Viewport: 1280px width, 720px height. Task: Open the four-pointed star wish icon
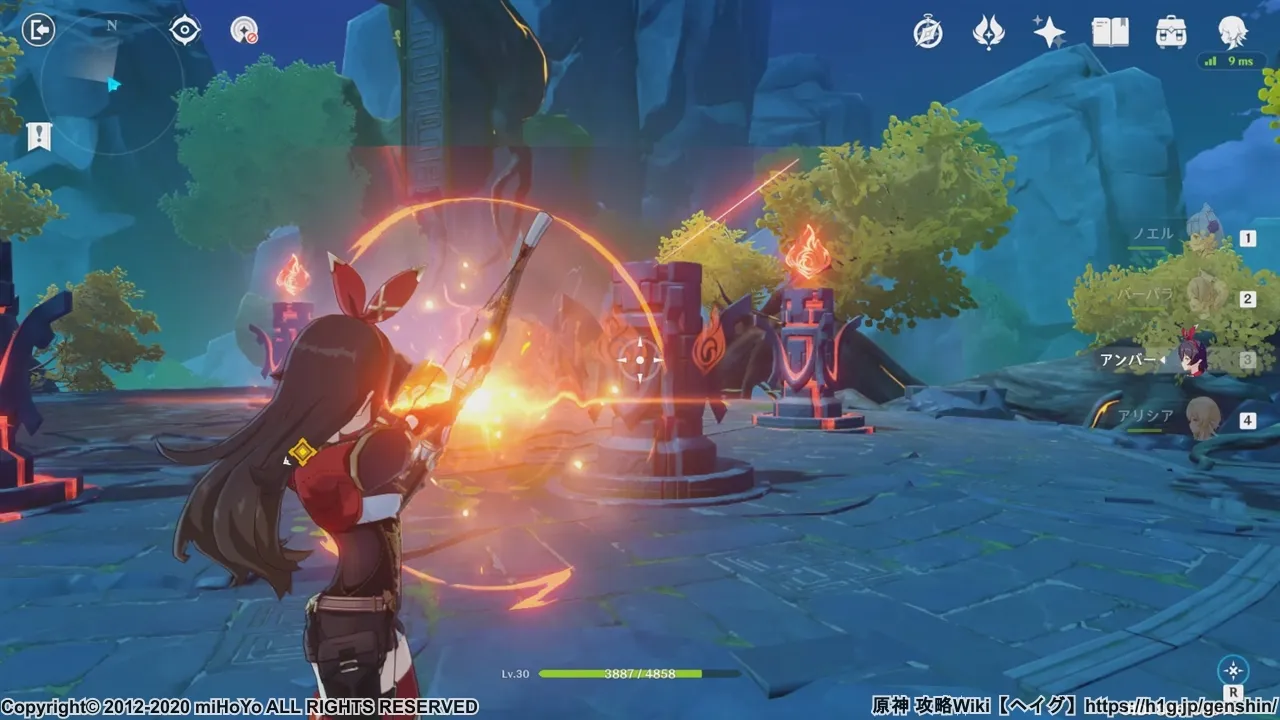coord(1049,33)
